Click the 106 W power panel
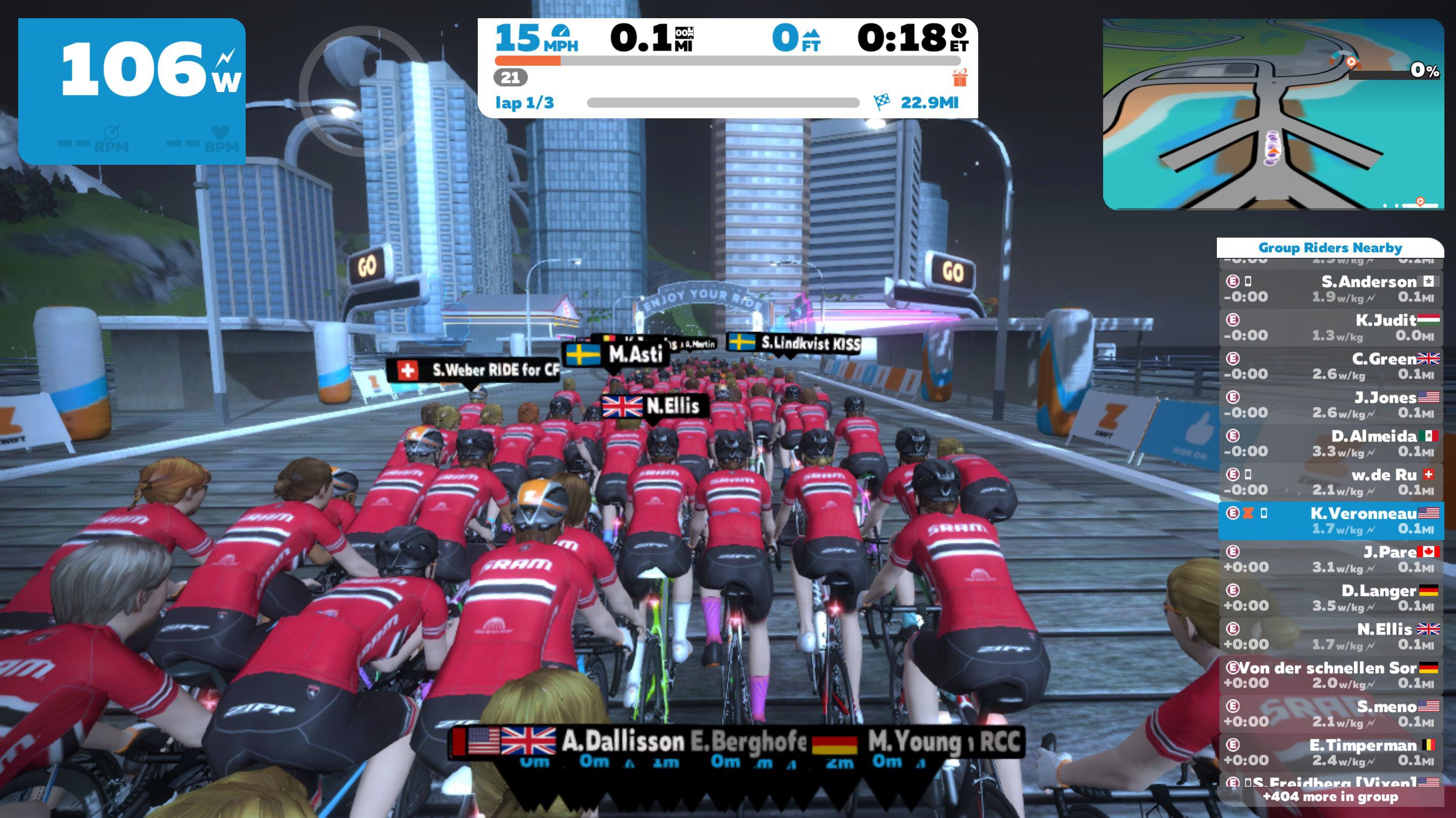This screenshot has width=1456, height=818. tap(131, 91)
